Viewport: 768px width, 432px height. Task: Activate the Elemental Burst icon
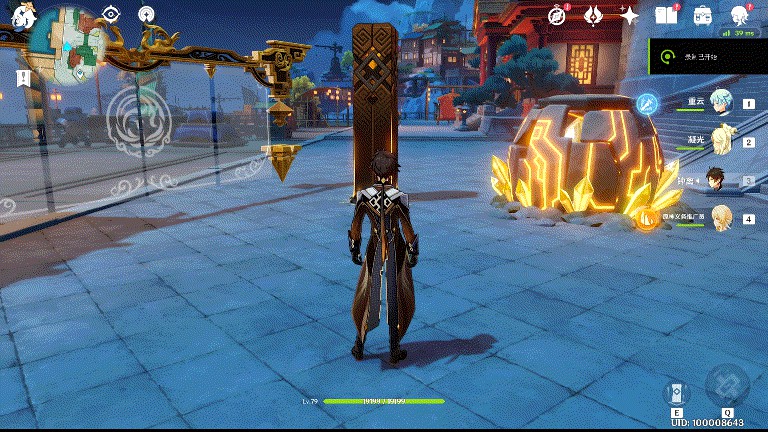click(727, 385)
